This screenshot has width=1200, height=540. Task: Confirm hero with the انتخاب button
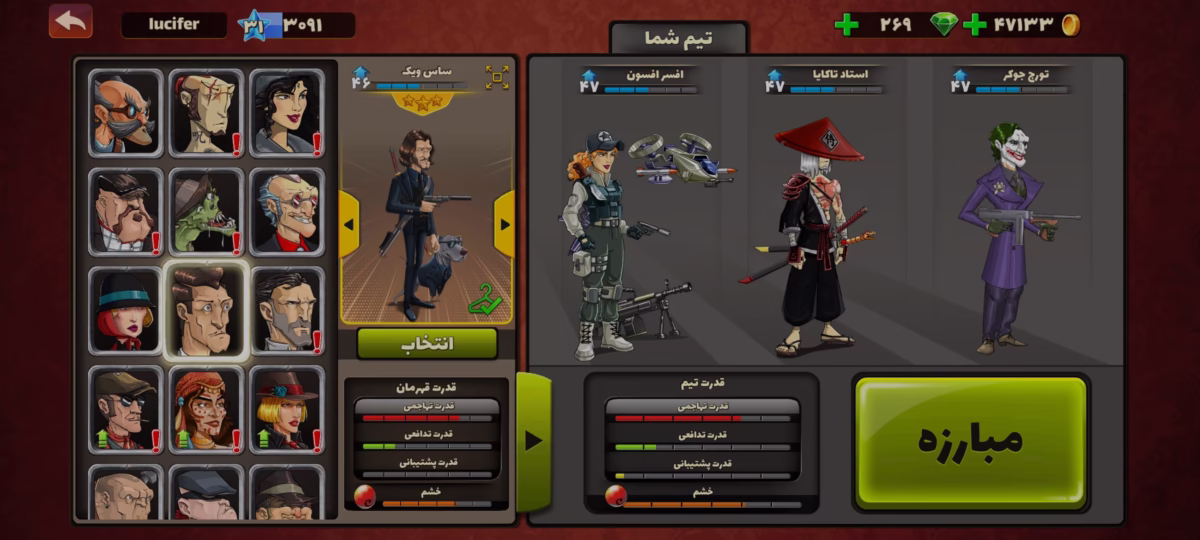pos(427,343)
